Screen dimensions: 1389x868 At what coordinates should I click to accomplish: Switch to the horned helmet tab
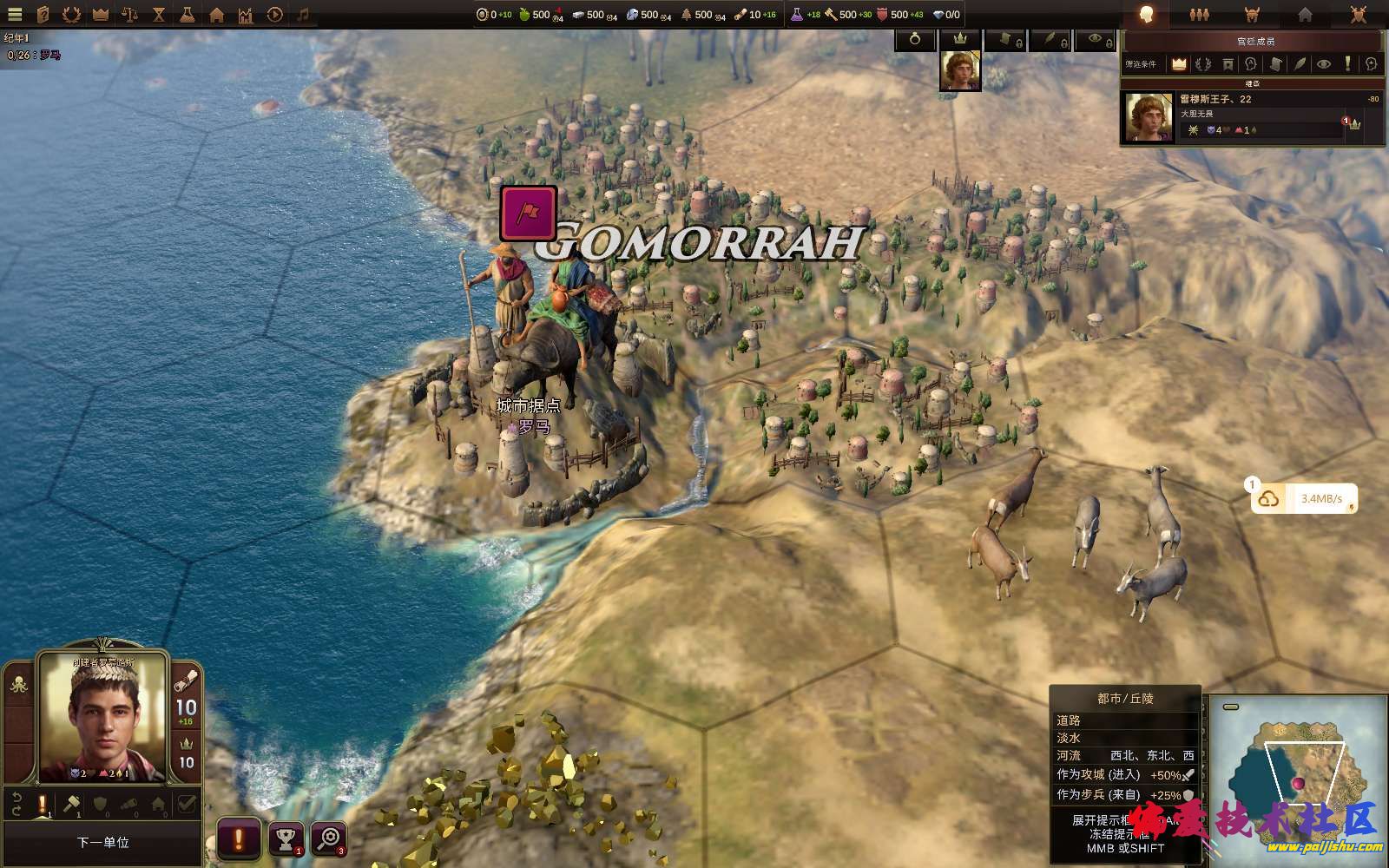[x=1252, y=14]
